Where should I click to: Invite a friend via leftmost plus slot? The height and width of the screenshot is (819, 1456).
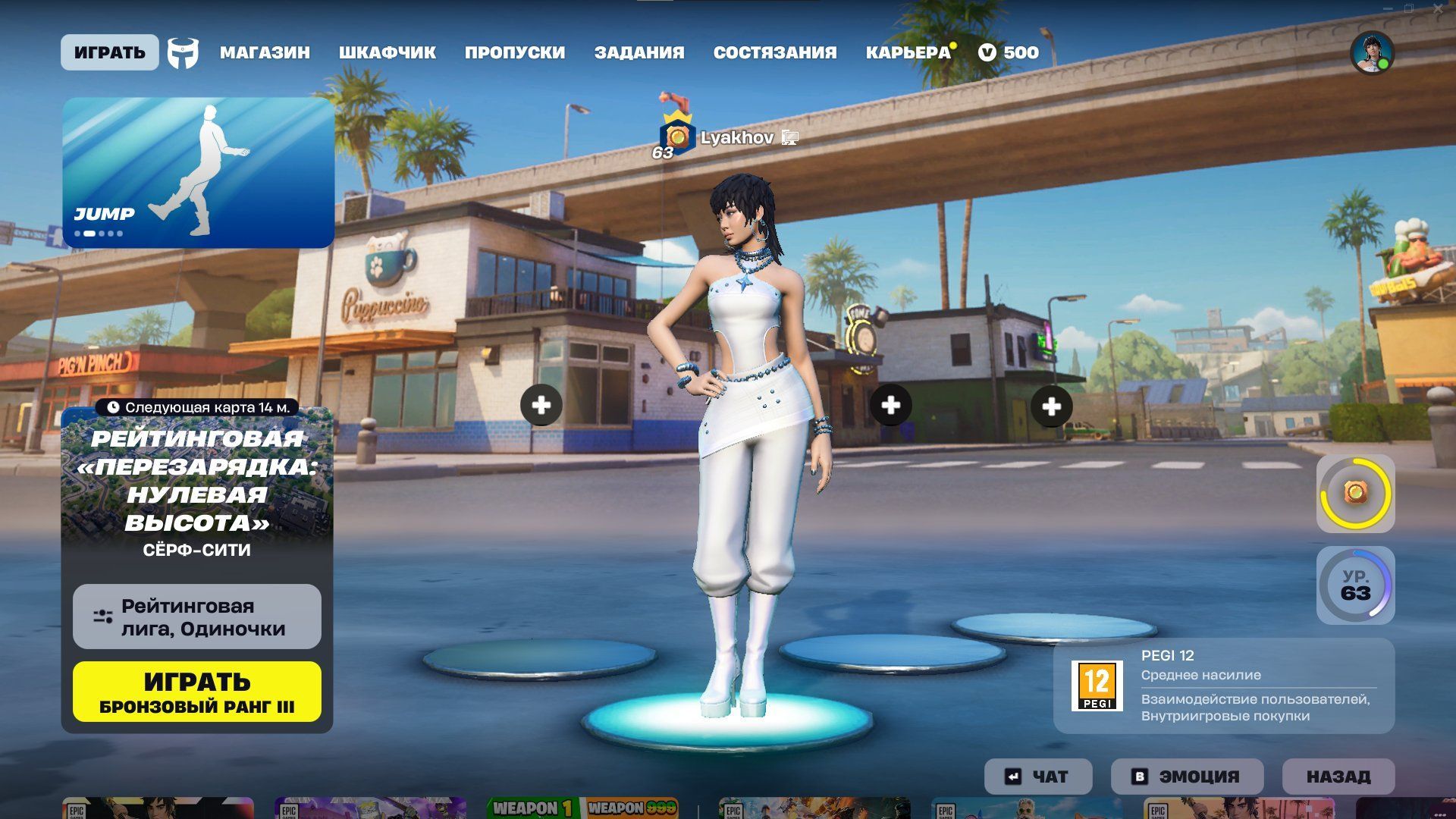541,405
